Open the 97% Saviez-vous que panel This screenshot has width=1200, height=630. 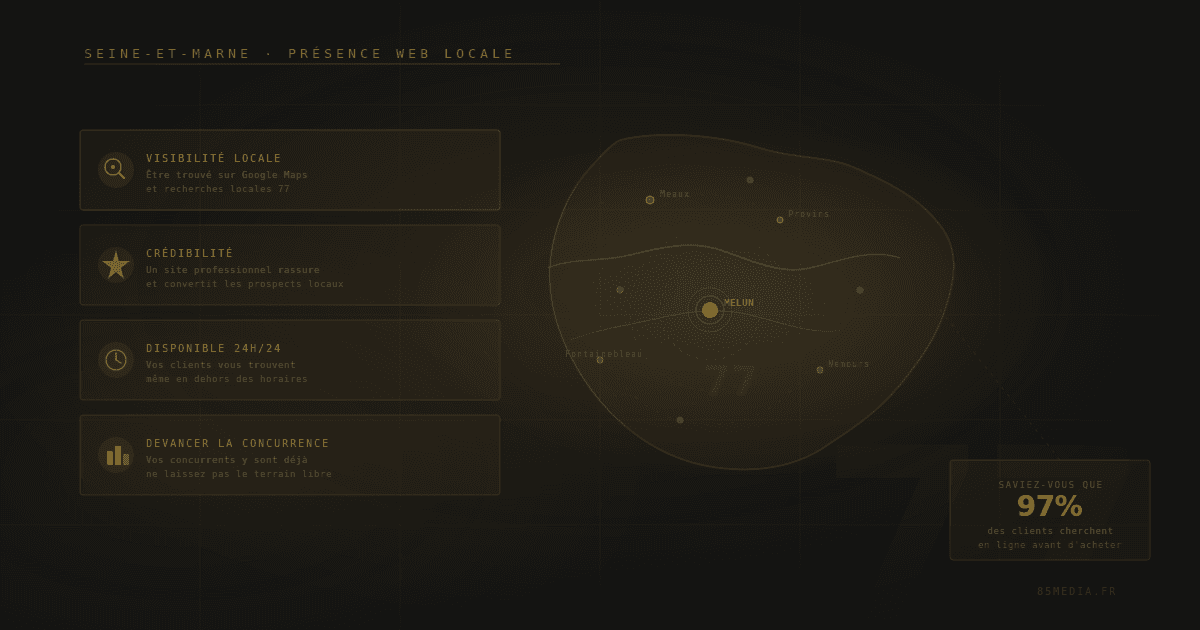click(1050, 510)
